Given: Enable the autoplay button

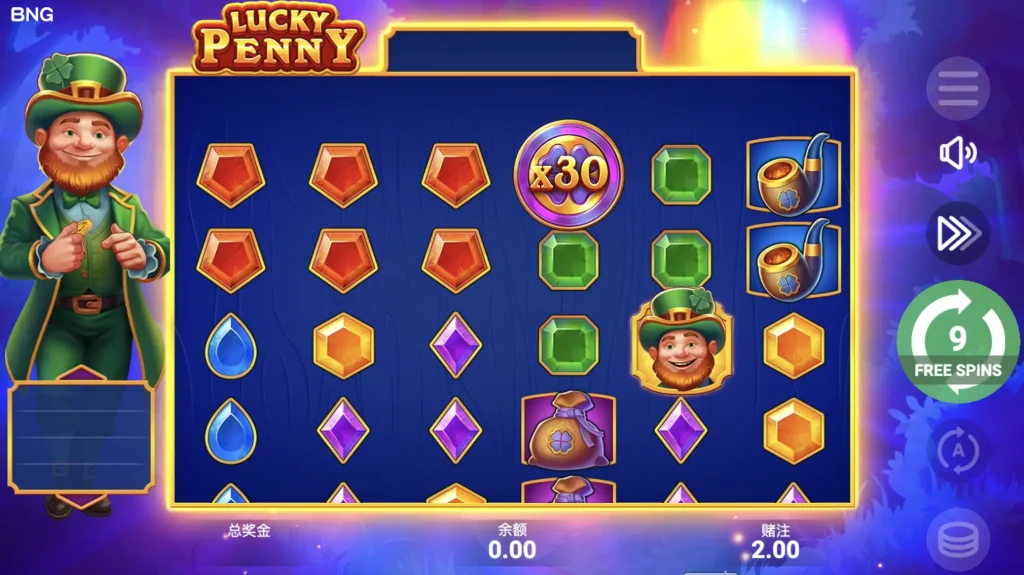Looking at the screenshot, I should 957,450.
